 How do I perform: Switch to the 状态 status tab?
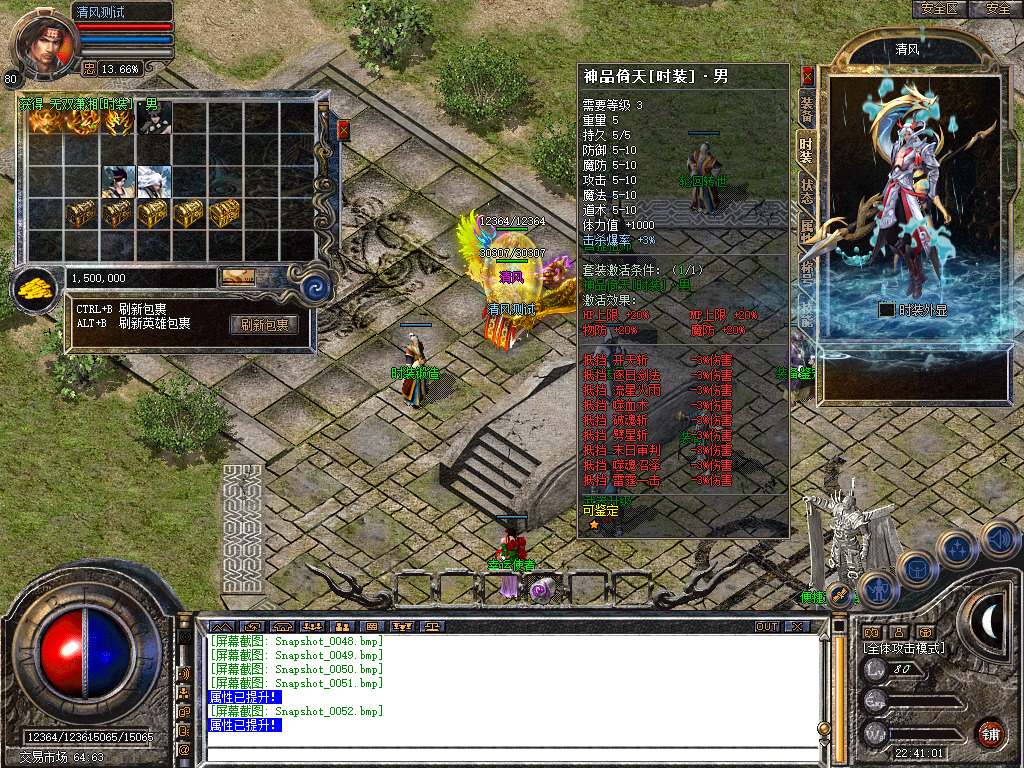pyautogui.click(x=807, y=191)
